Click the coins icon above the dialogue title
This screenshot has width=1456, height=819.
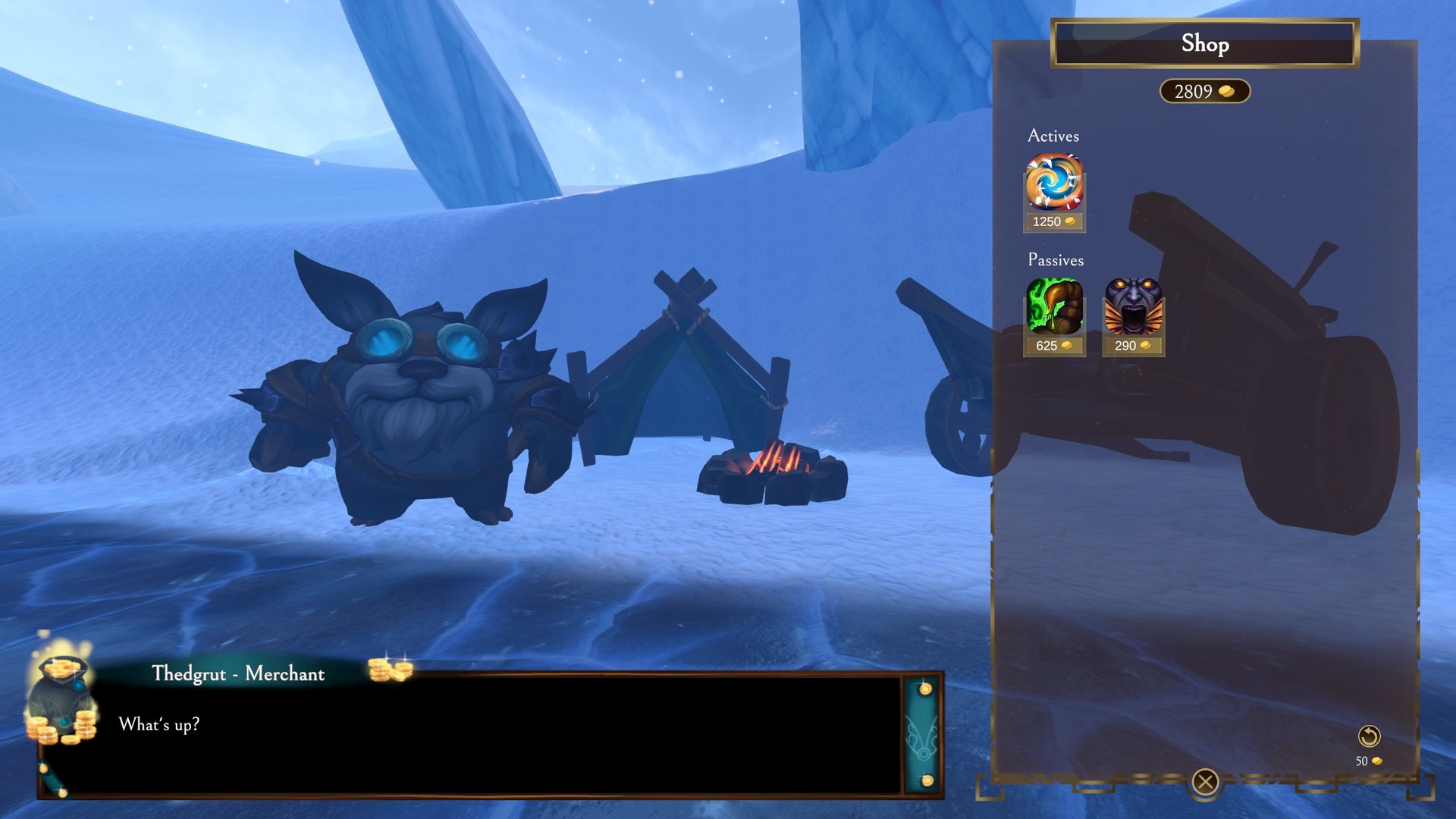394,670
